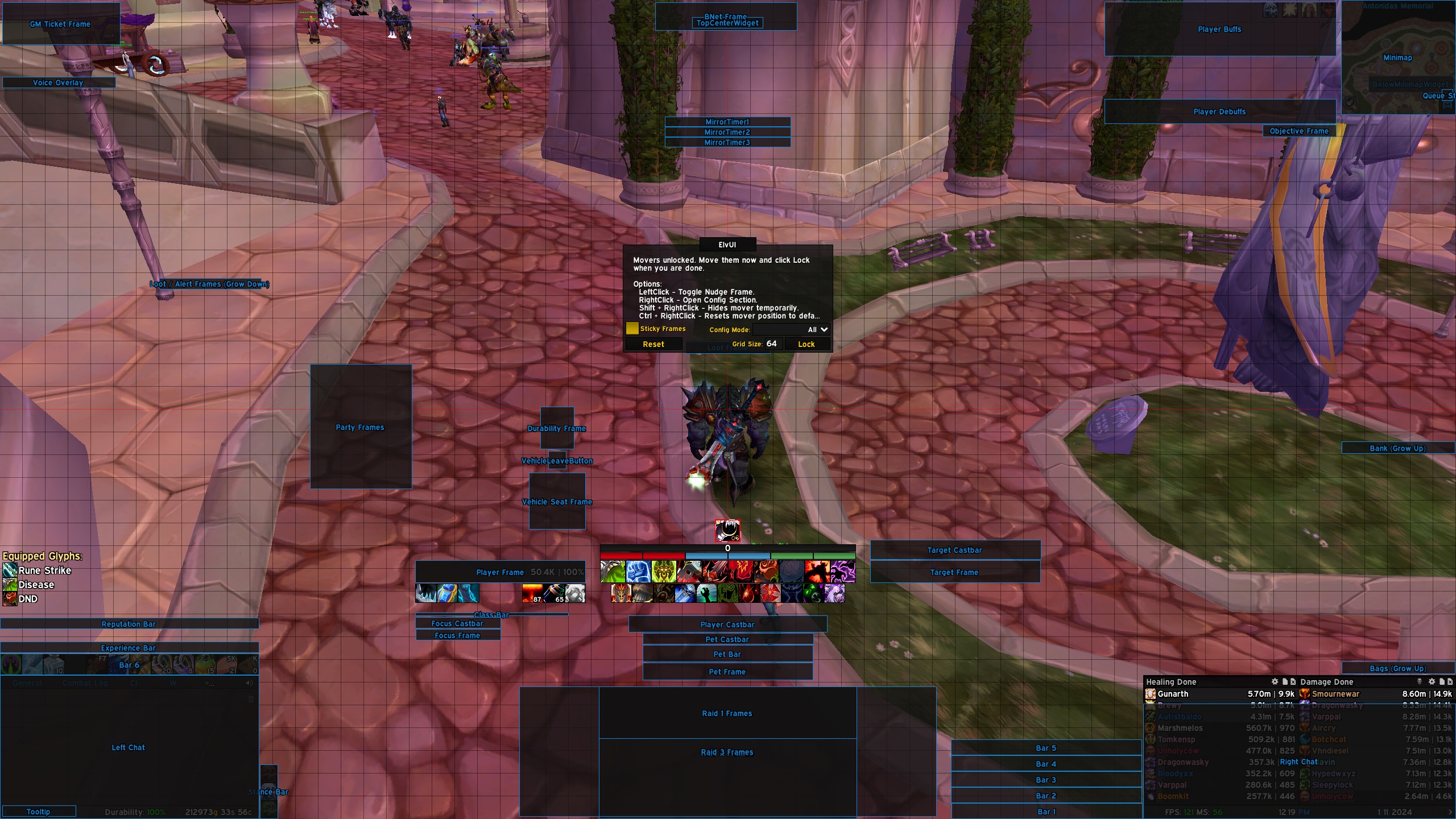Choose the Target Frame mover
Image resolution: width=1456 pixels, height=819 pixels.
(954, 572)
